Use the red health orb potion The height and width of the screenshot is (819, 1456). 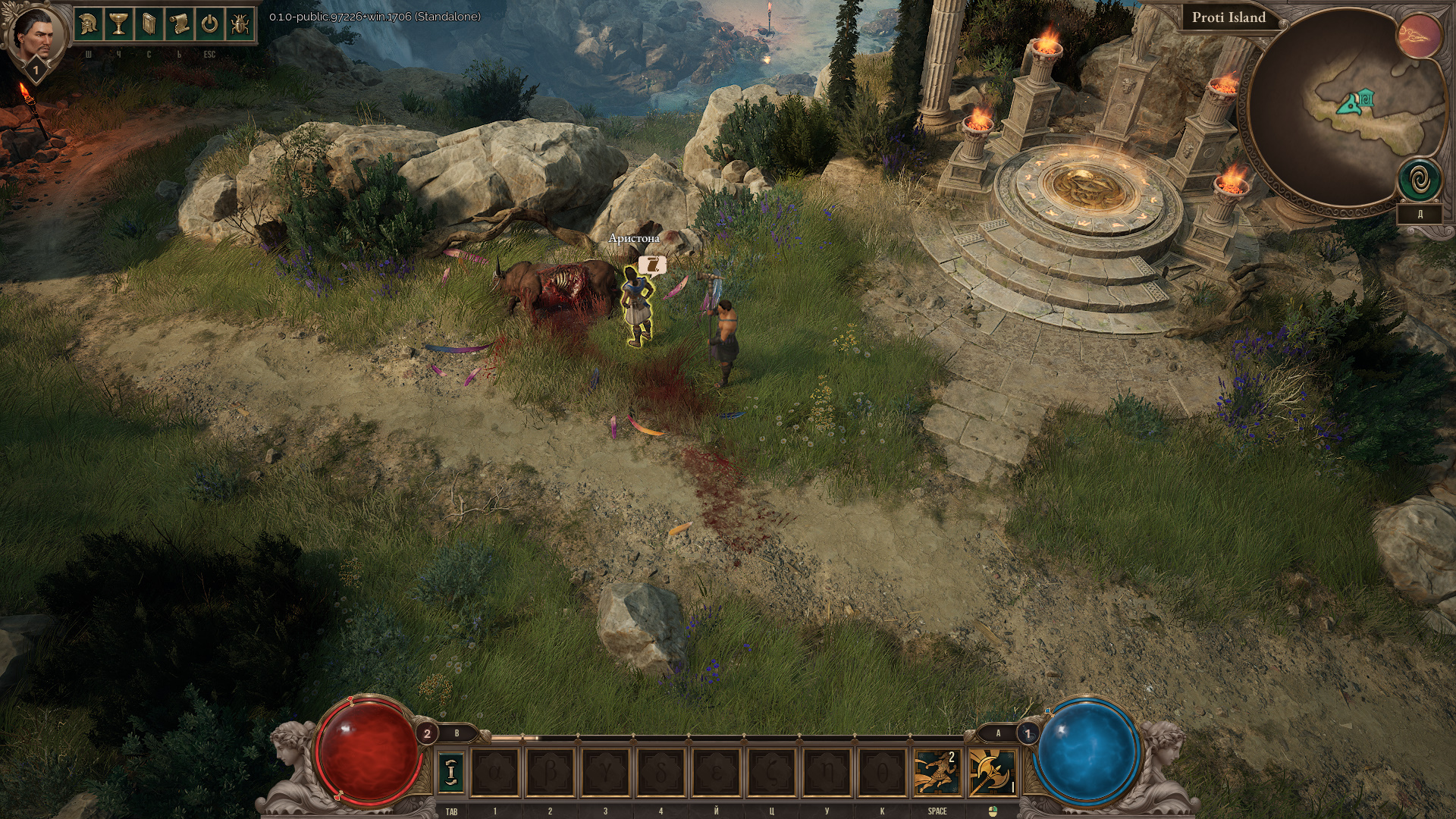tap(369, 747)
